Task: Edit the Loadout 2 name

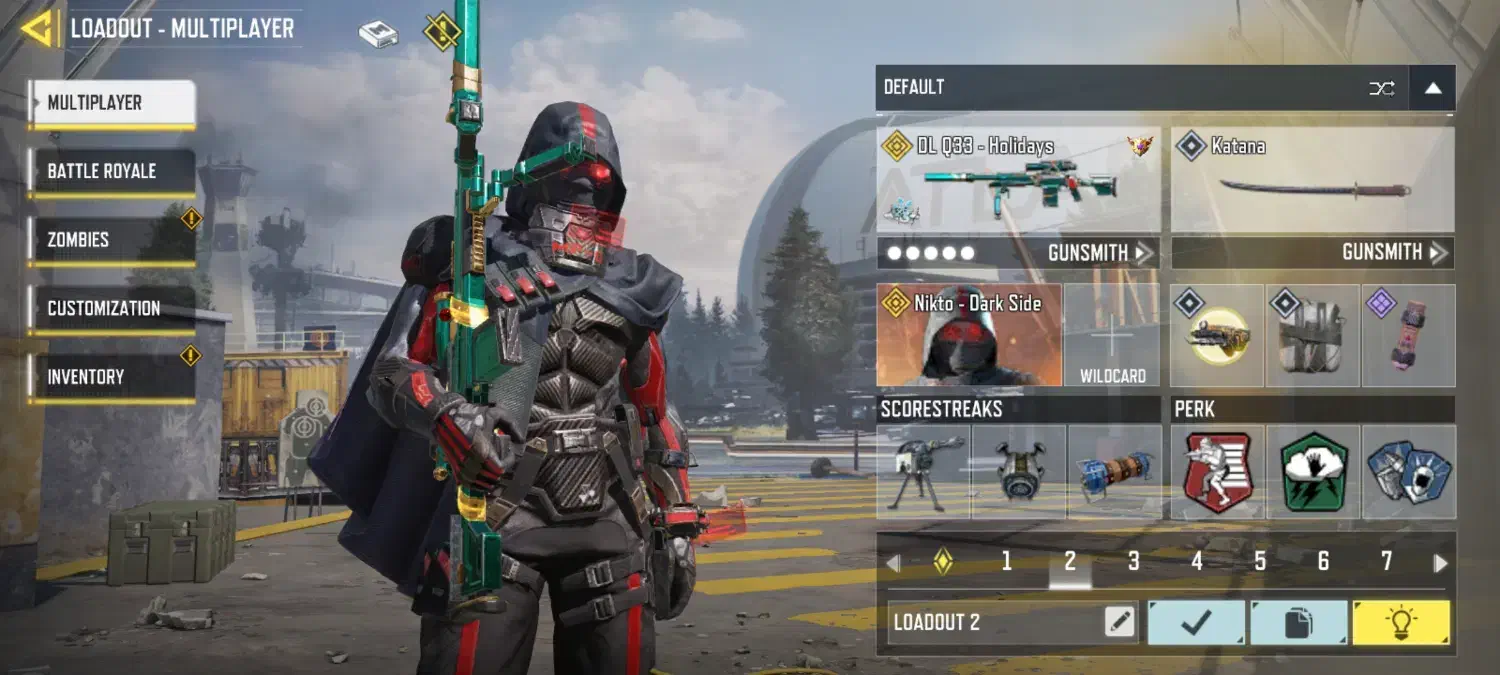Action: coord(1120,622)
